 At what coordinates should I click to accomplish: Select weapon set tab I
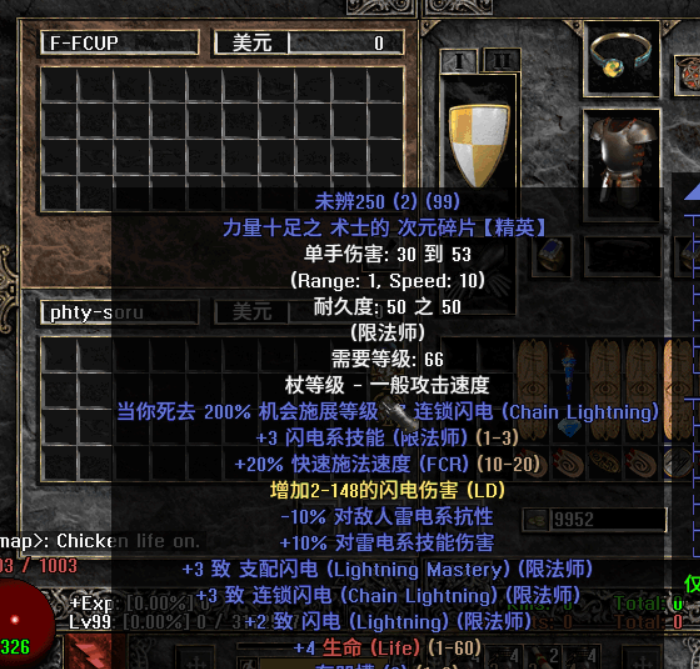[x=459, y=60]
